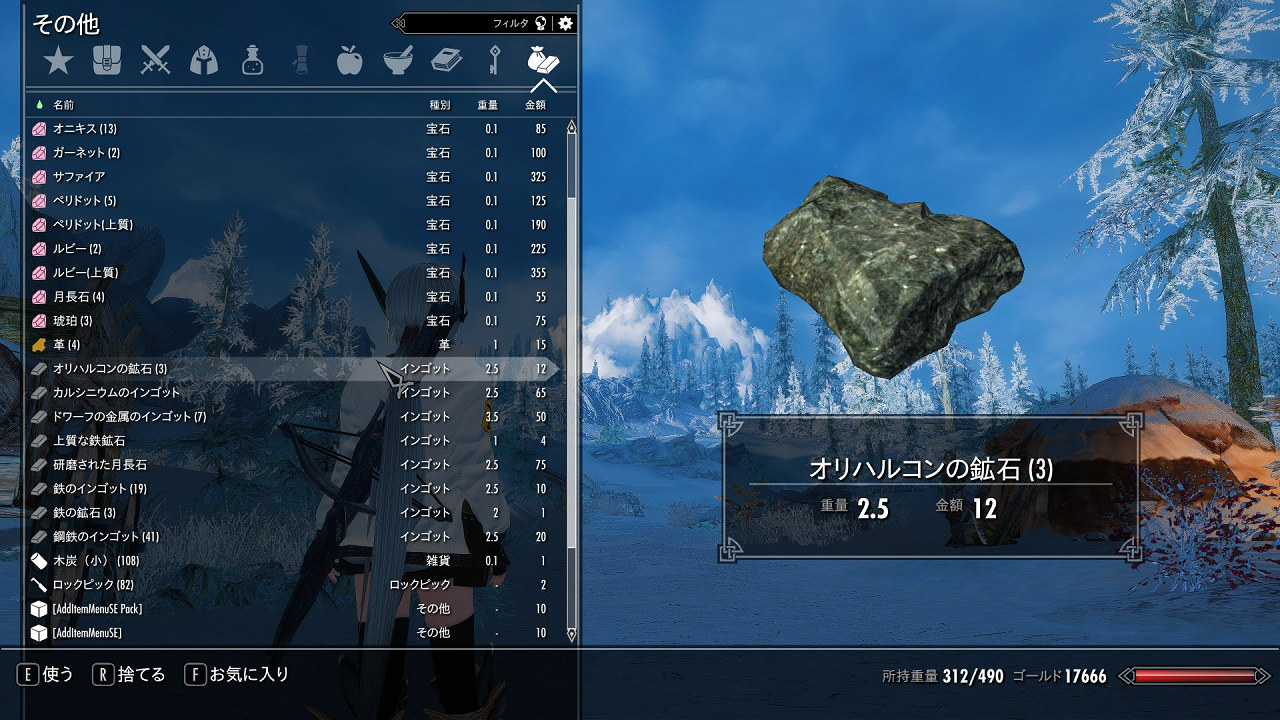
Task: Select the crossed swords weapons category icon
Action: point(155,61)
